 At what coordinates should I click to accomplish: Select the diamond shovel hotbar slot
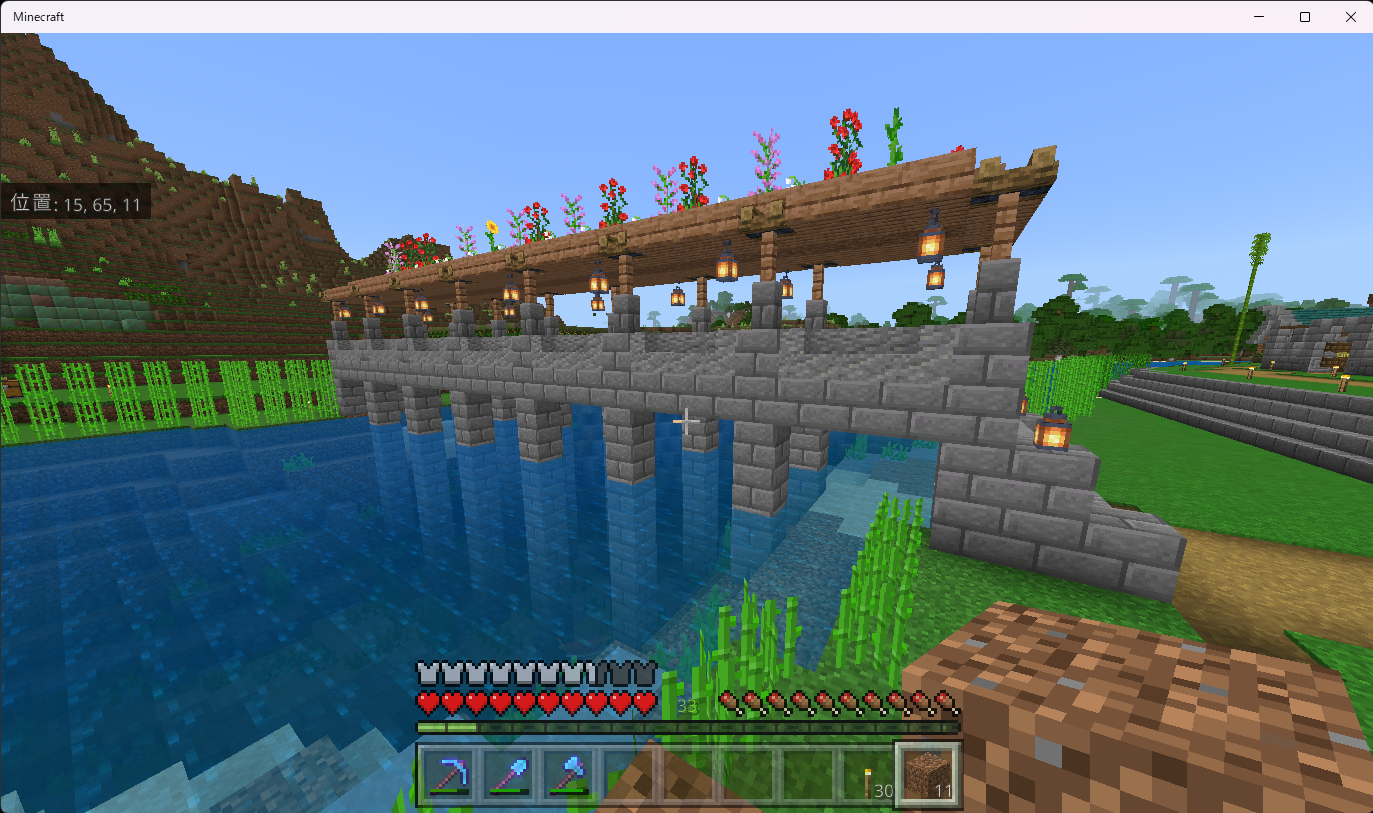point(510,776)
